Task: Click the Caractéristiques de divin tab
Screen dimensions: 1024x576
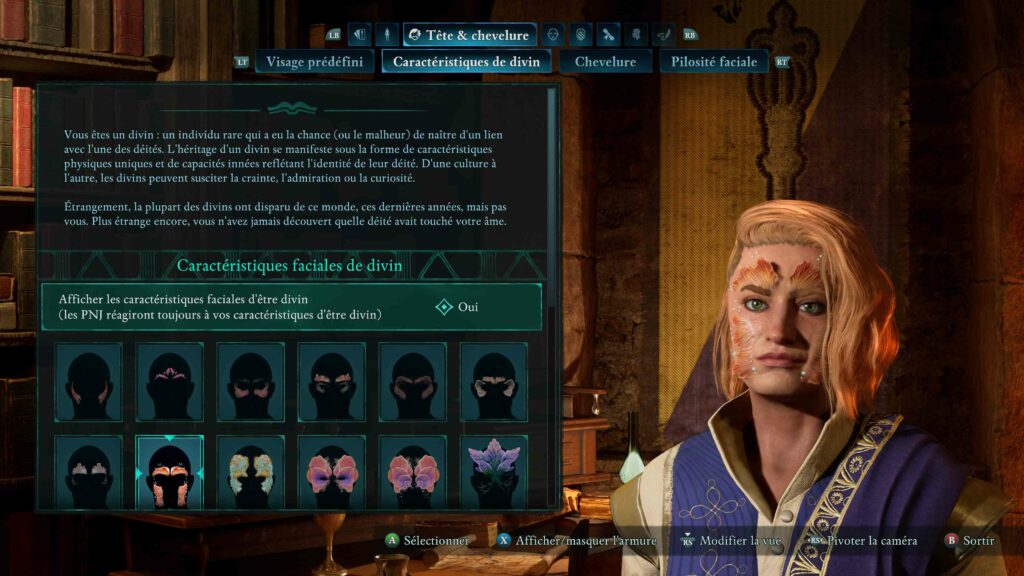Action: pos(466,62)
